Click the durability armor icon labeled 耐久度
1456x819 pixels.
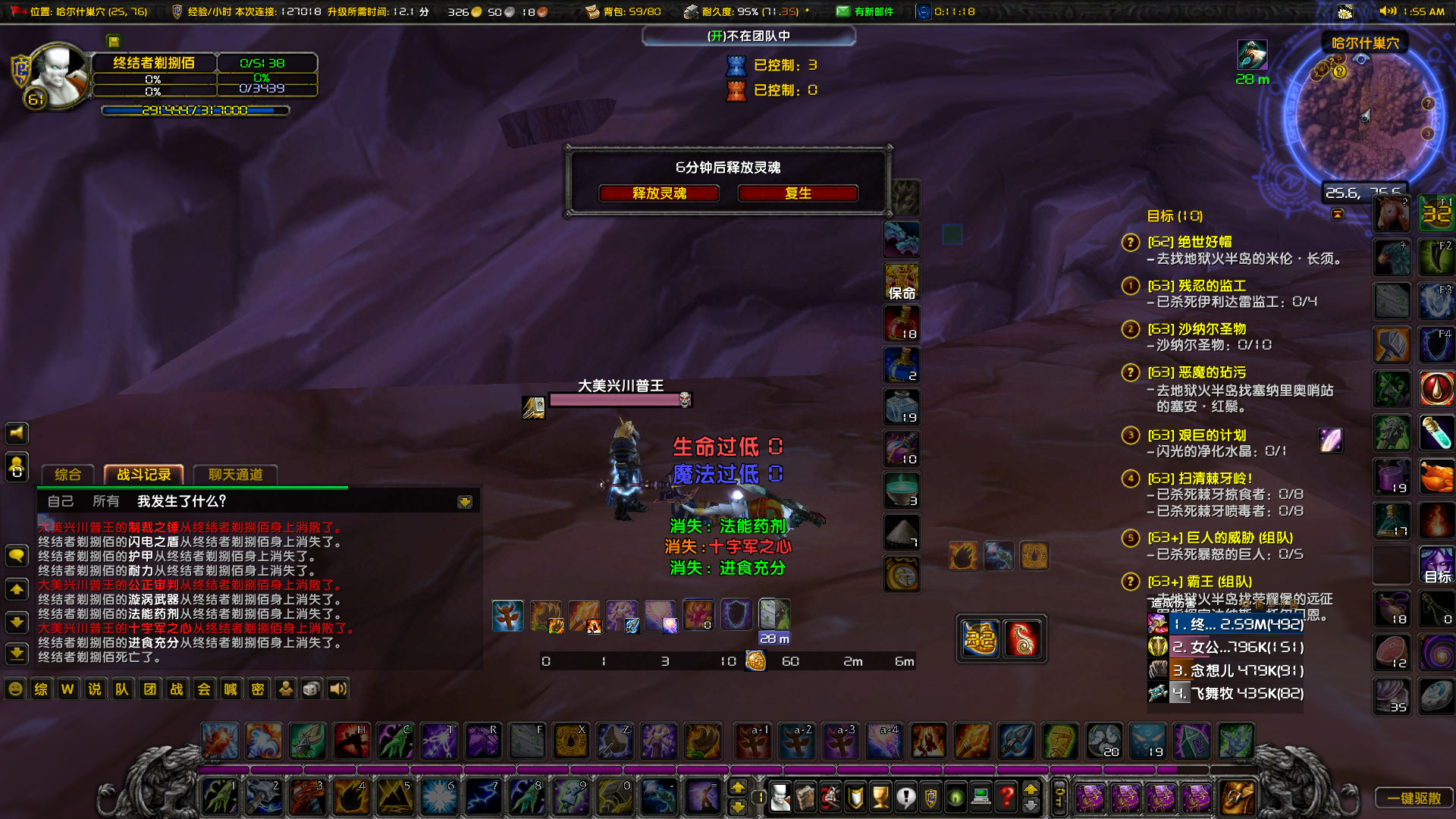tap(691, 11)
